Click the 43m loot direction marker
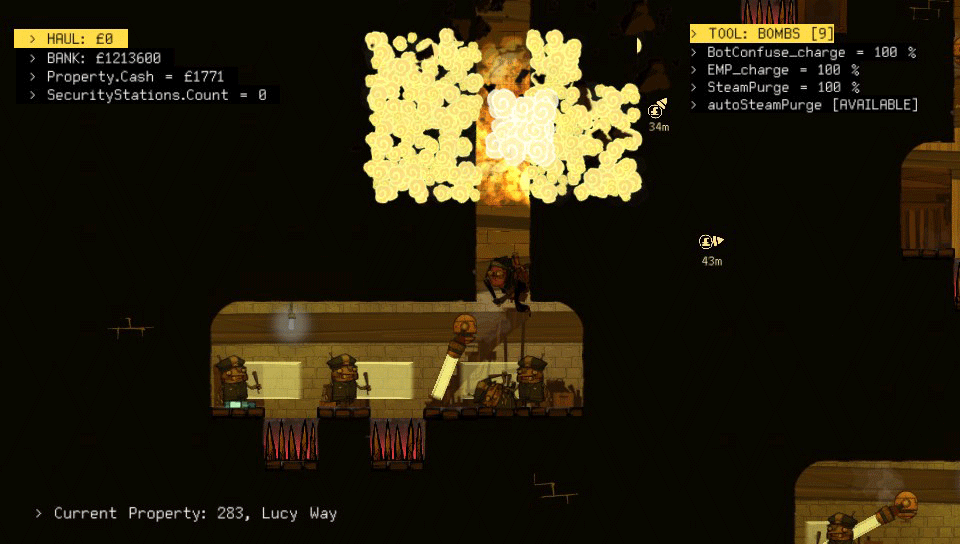960x544 pixels. coord(711,242)
